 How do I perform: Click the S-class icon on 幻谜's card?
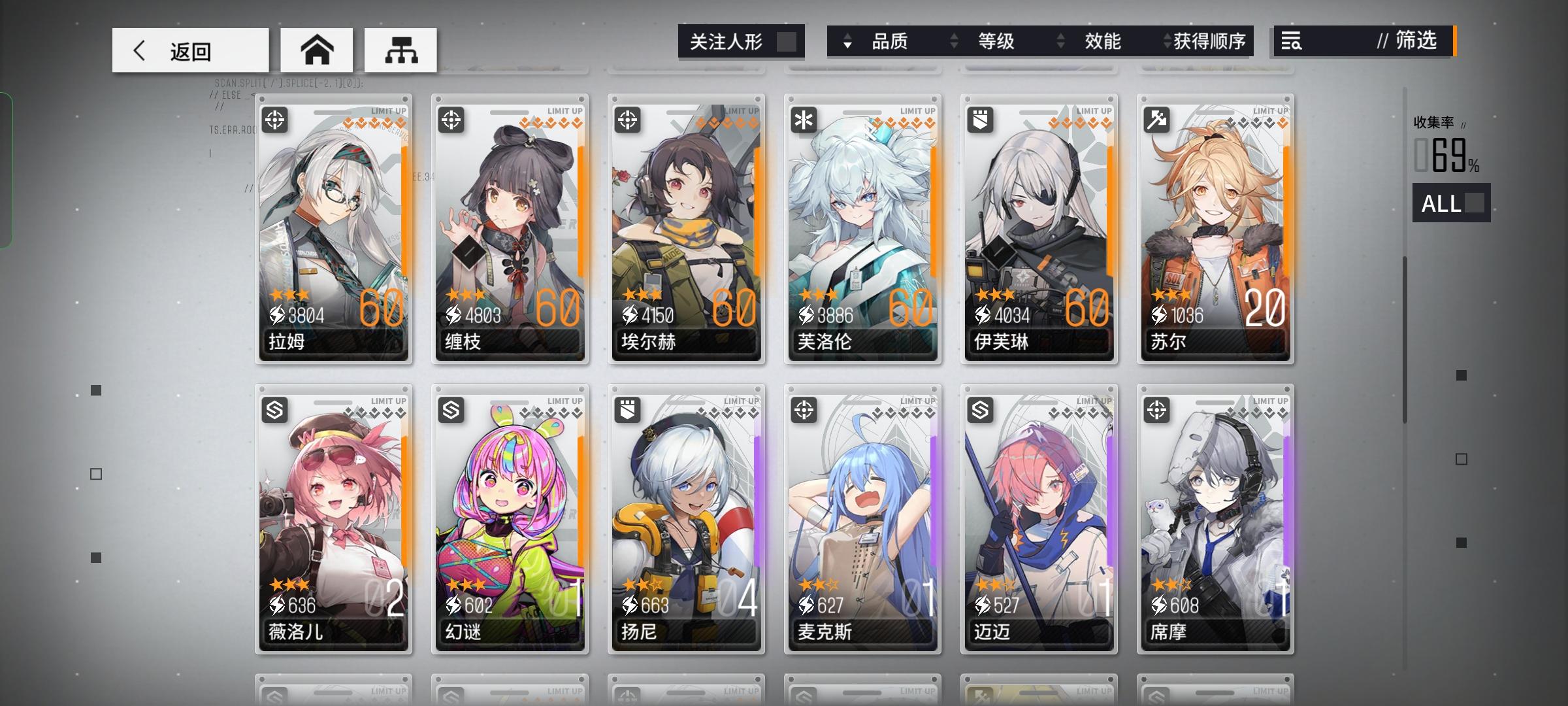pos(451,411)
